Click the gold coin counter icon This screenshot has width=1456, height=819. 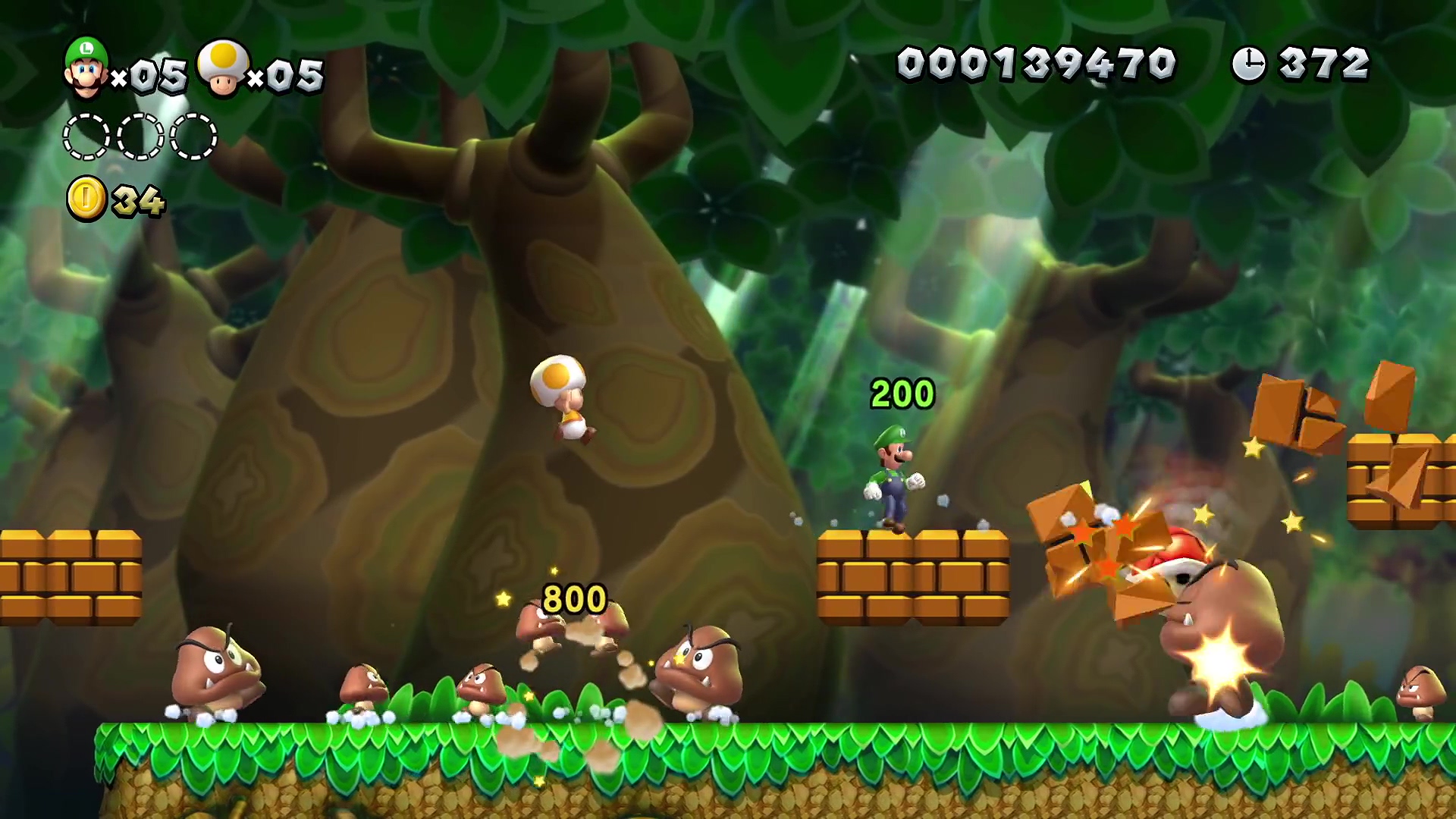pyautogui.click(x=87, y=199)
